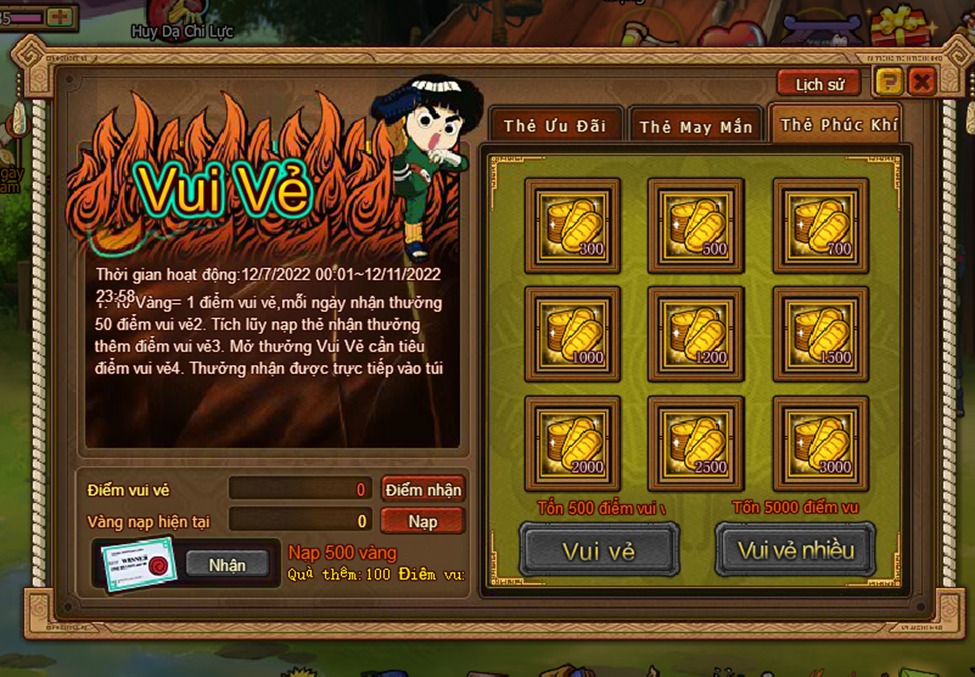Close the Vui Vẻ event window
Viewport: 975px width, 677px height.
921,82
